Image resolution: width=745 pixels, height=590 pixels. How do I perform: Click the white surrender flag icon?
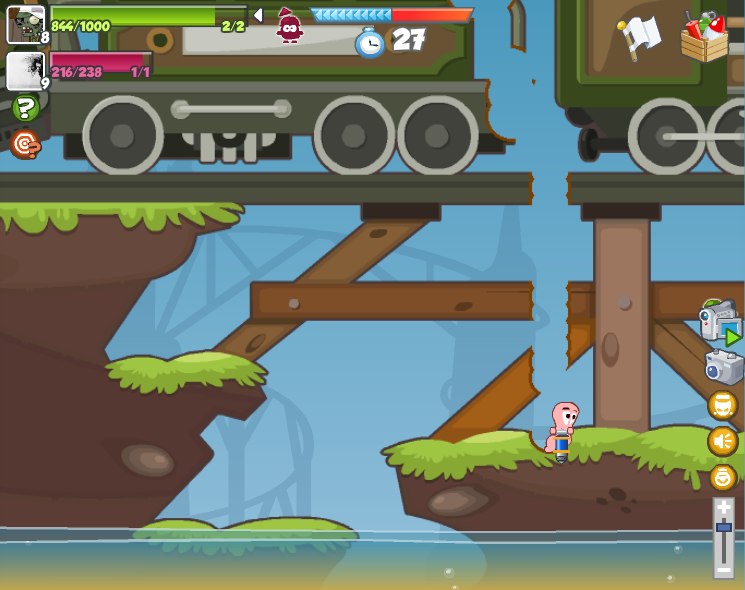[x=640, y=36]
